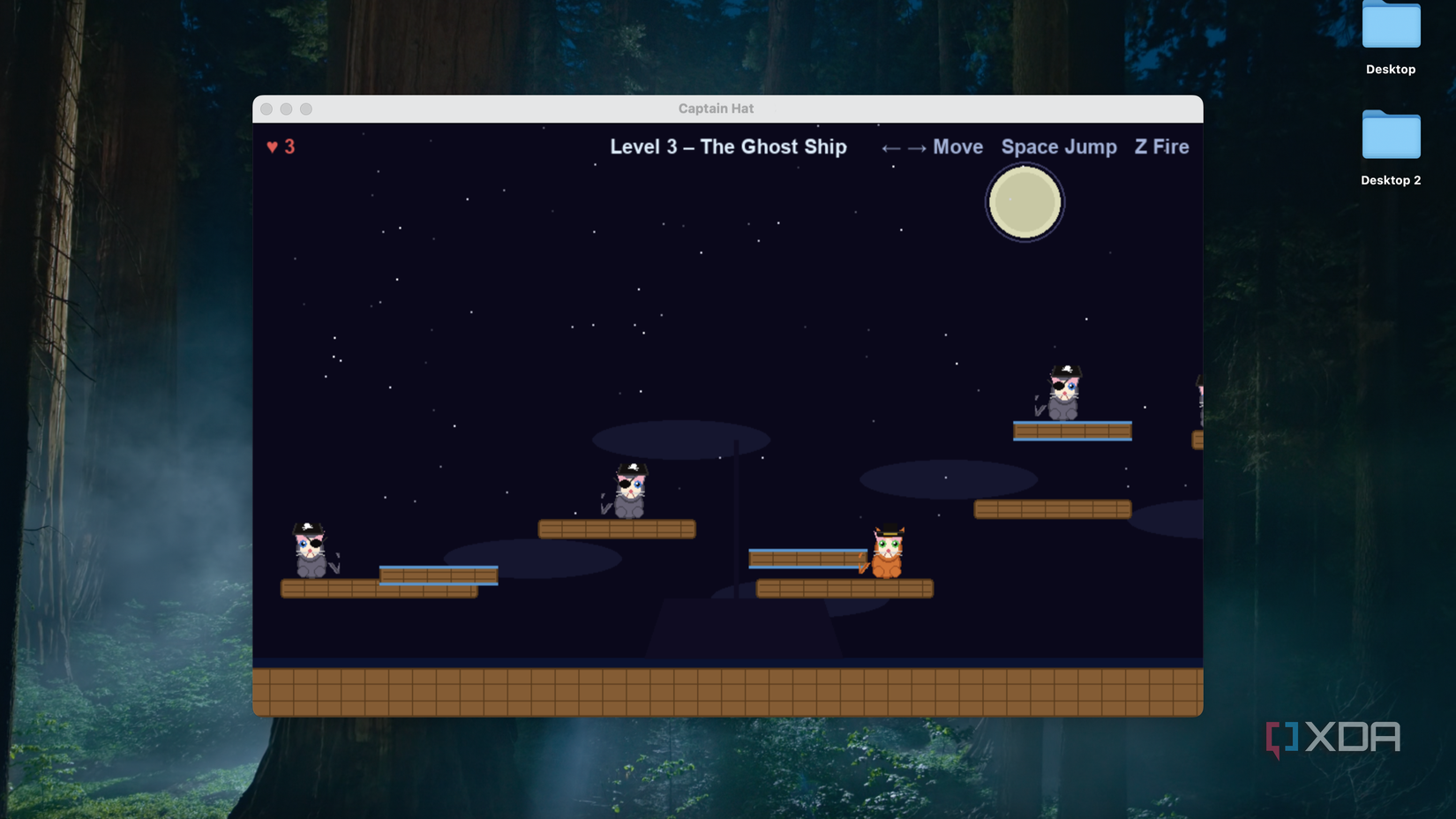The height and width of the screenshot is (819, 1456).
Task: Click the blue-topped platform under the player cat
Action: 806,556
